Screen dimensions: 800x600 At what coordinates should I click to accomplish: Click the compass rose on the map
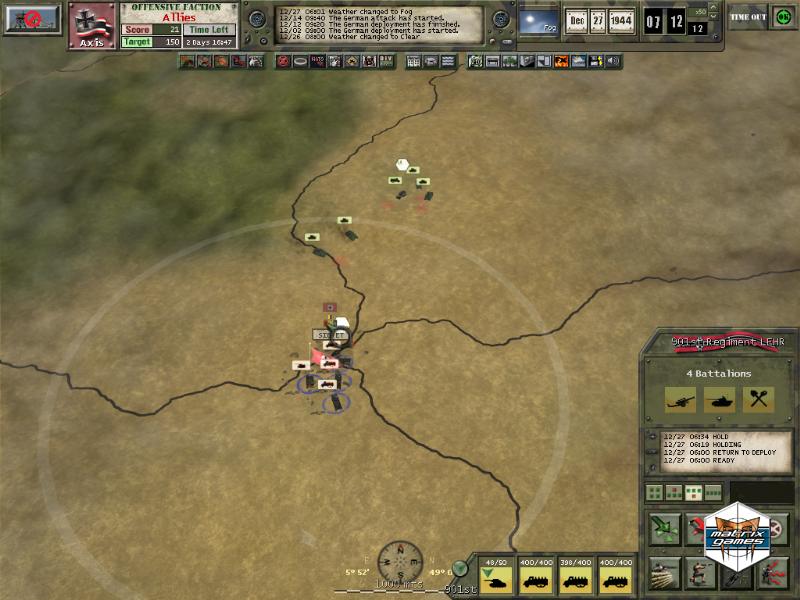click(x=401, y=560)
